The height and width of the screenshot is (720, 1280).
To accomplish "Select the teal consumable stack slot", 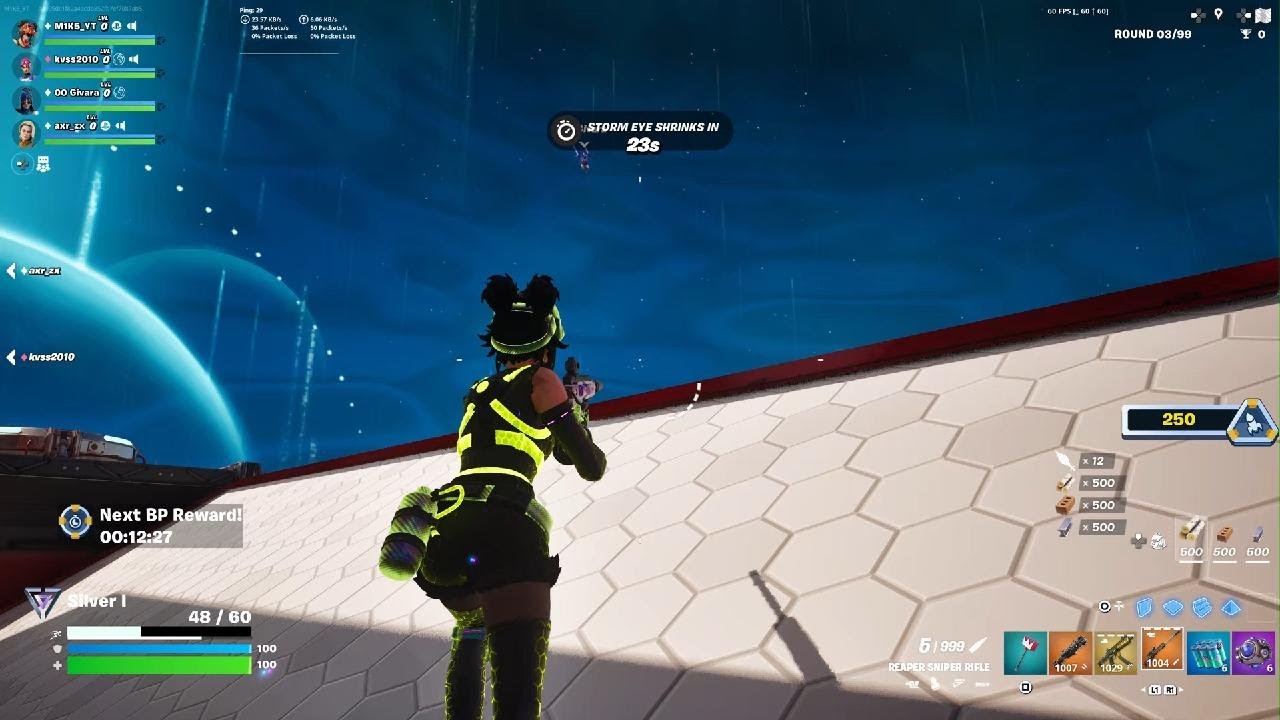I will point(1208,653).
